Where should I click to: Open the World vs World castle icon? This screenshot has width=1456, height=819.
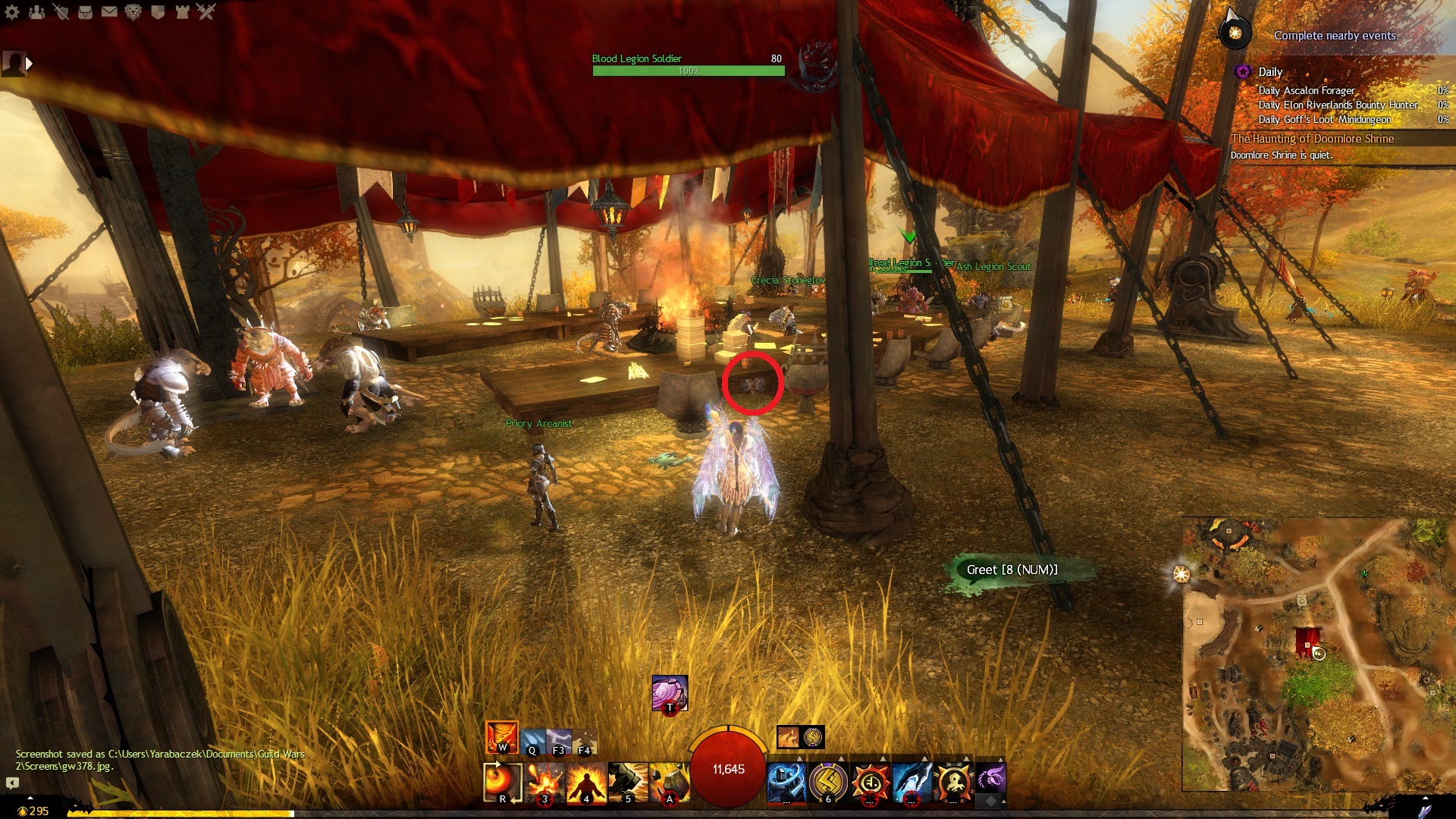pyautogui.click(x=182, y=12)
